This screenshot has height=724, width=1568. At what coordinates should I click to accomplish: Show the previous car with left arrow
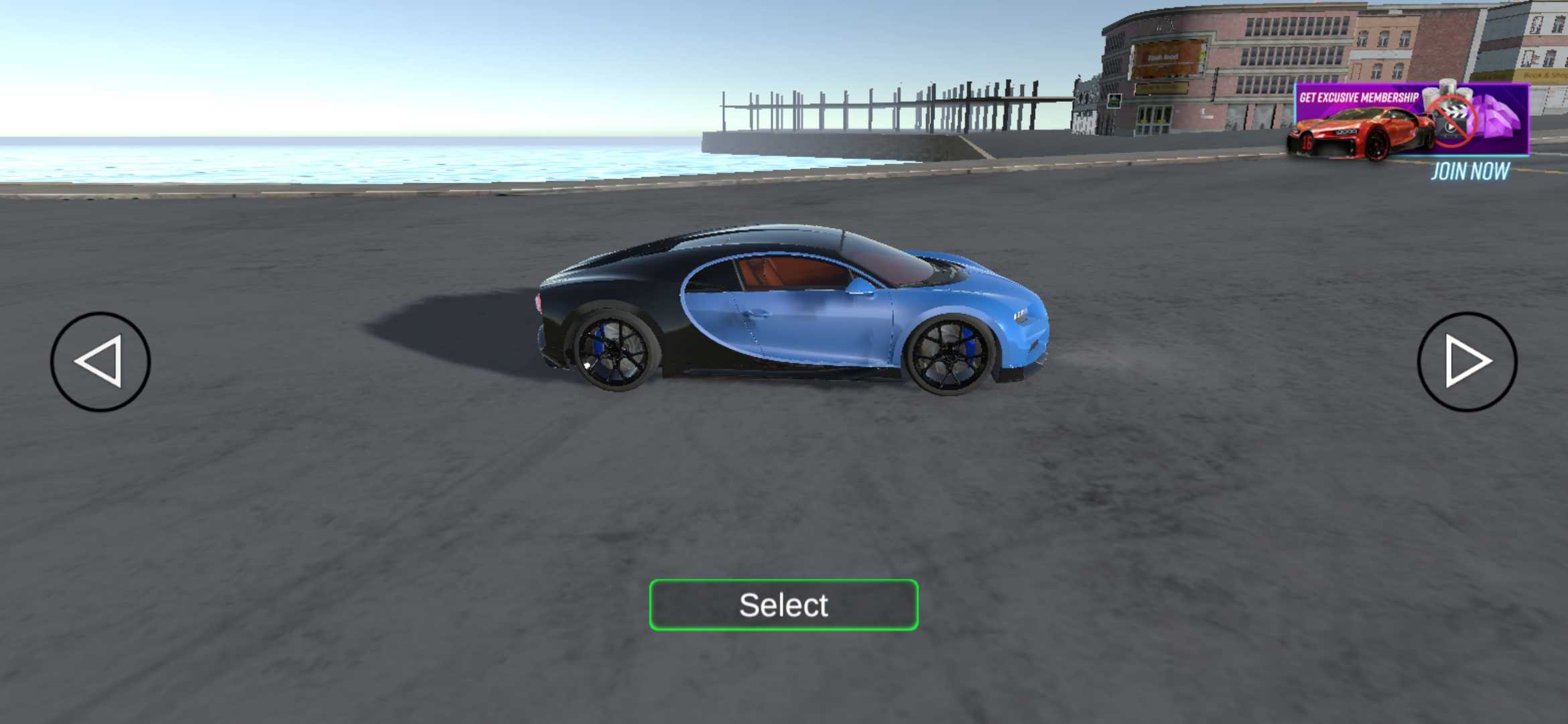pyautogui.click(x=101, y=361)
